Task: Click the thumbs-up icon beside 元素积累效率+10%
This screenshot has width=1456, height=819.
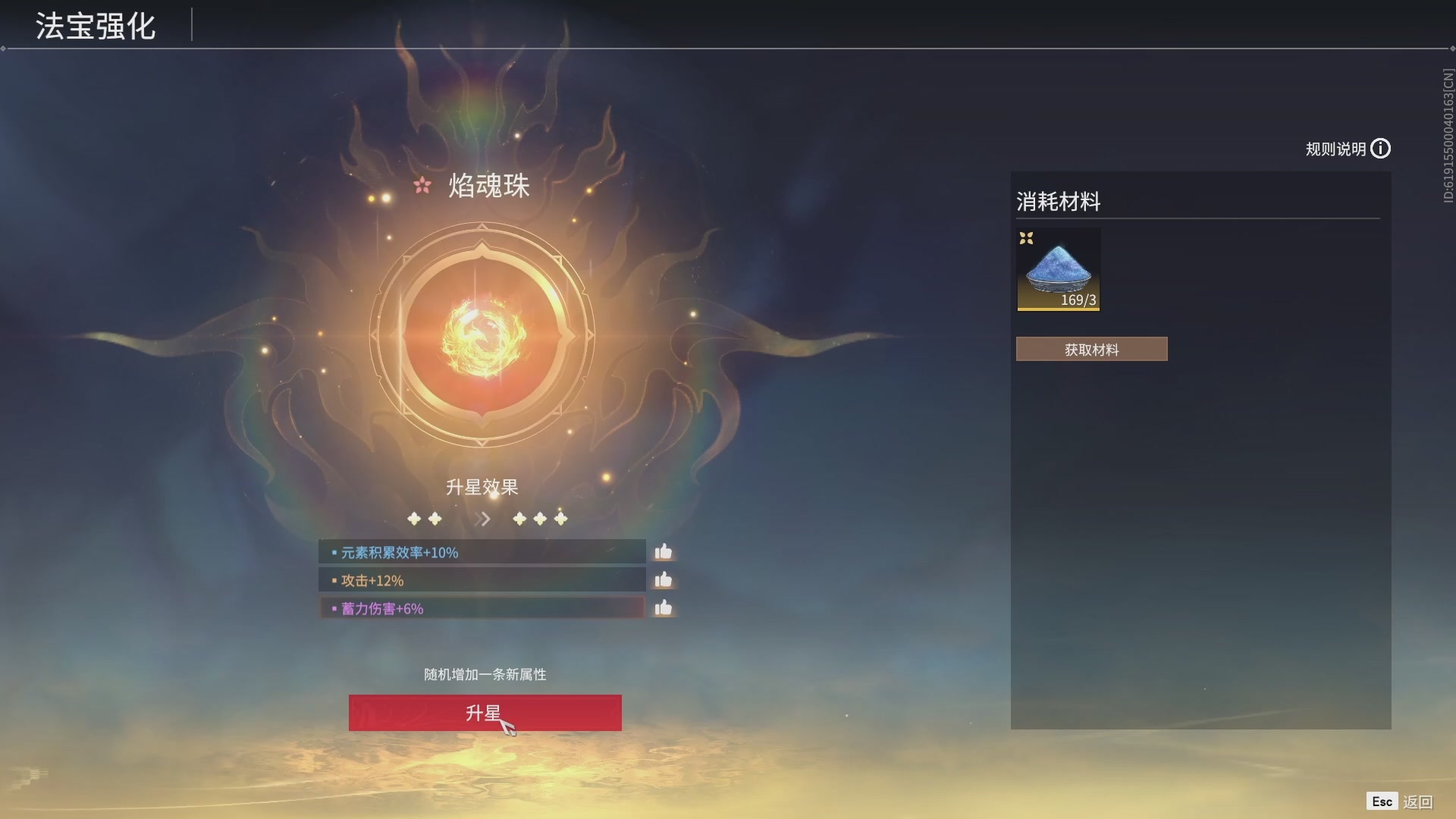Action: pyautogui.click(x=664, y=551)
